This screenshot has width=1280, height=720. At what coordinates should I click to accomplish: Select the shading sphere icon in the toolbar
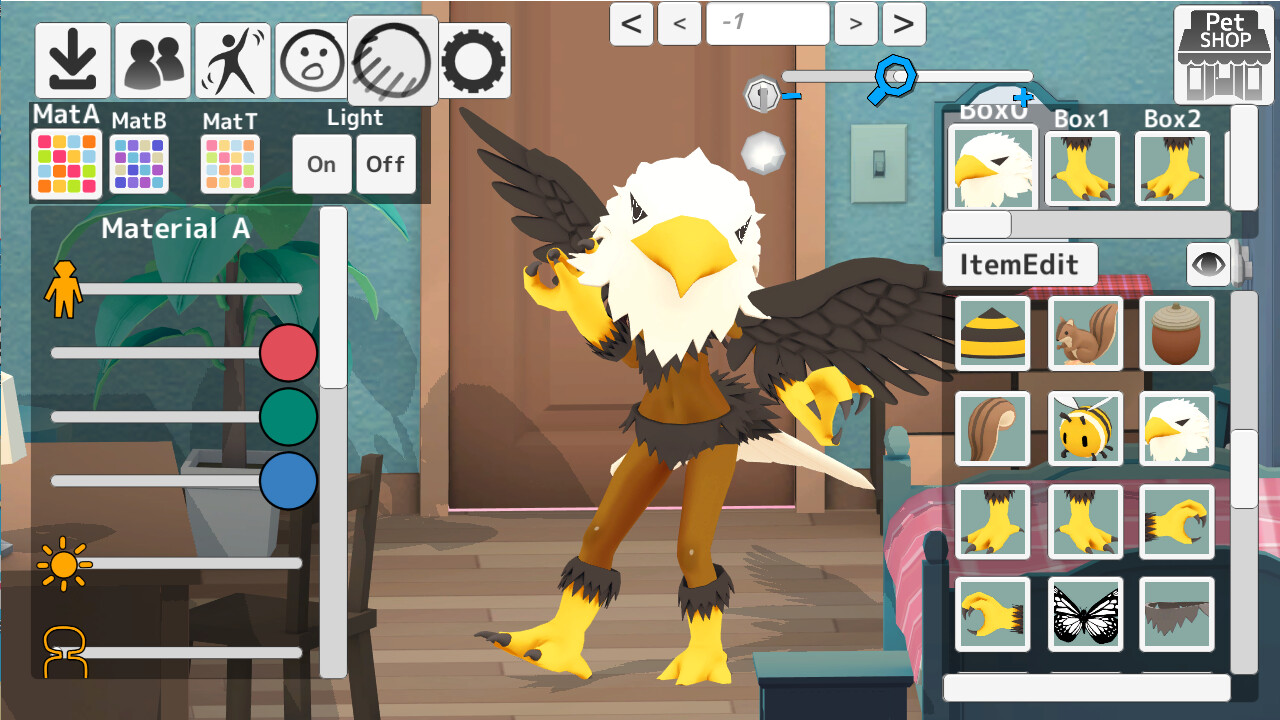click(393, 60)
